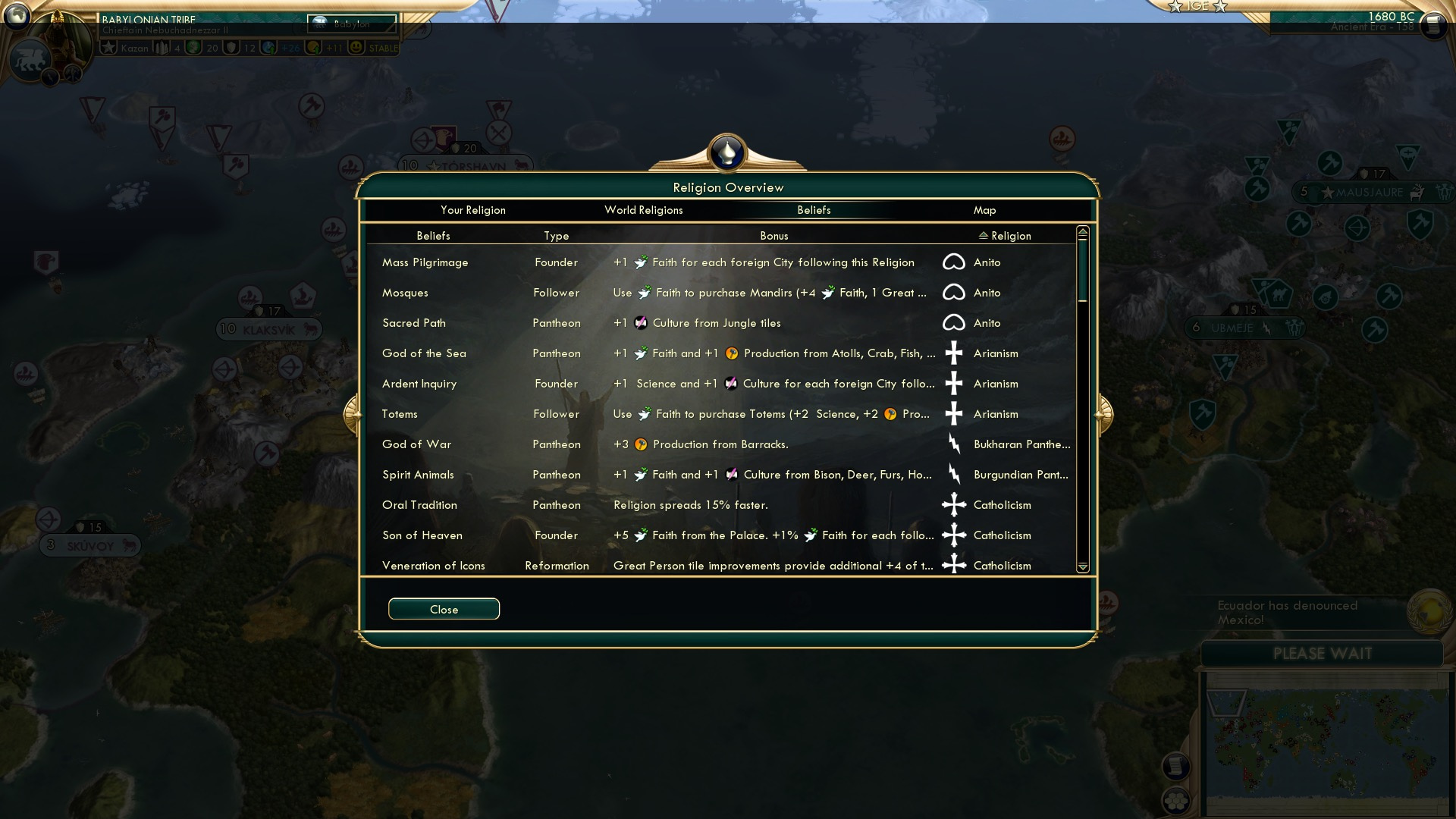Click a star icon beside the IGE label
The height and width of the screenshot is (819, 1456).
tap(1175, 6)
